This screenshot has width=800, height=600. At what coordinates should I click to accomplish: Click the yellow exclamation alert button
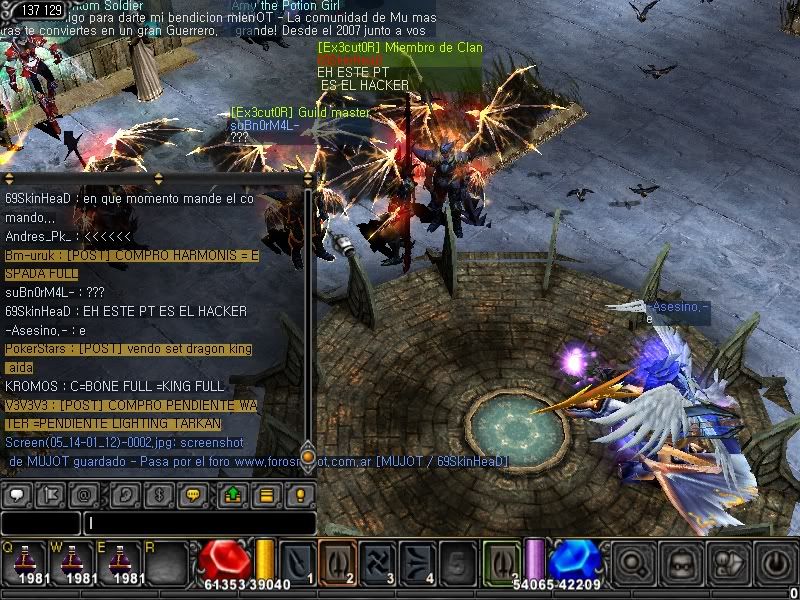point(298,495)
